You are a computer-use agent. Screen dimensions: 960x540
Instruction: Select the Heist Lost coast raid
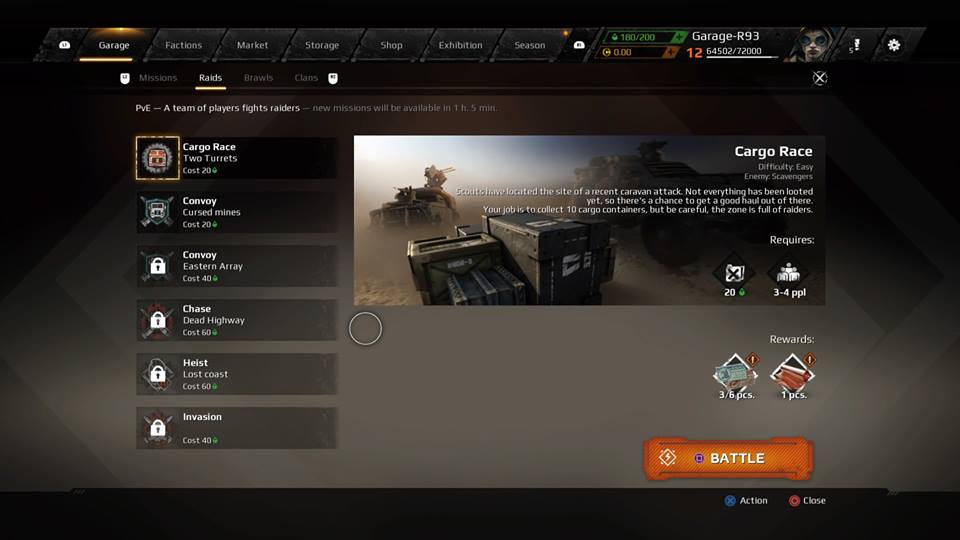click(x=236, y=374)
